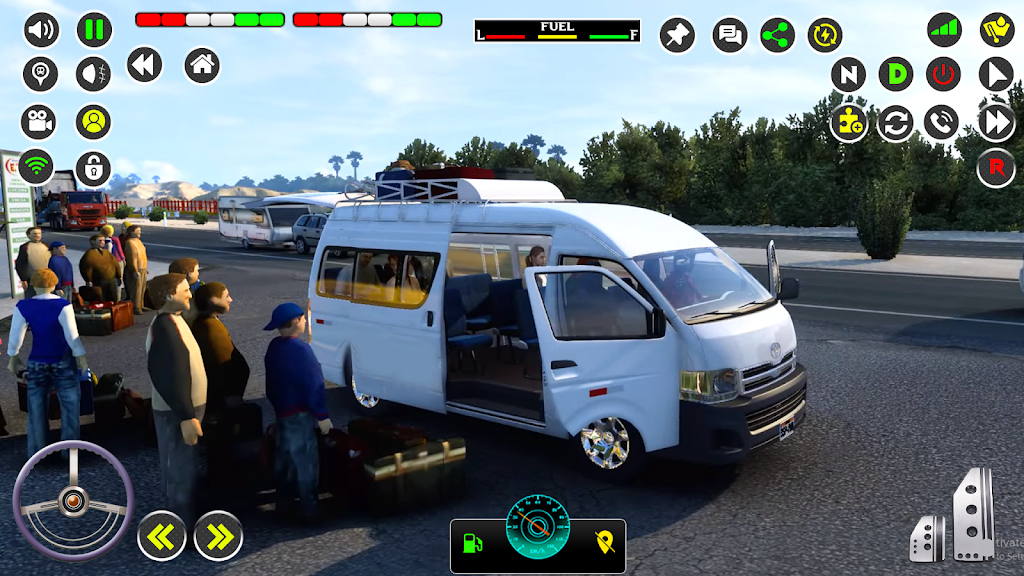
Task: Open the yellow driver profile icon
Action: 94,122
